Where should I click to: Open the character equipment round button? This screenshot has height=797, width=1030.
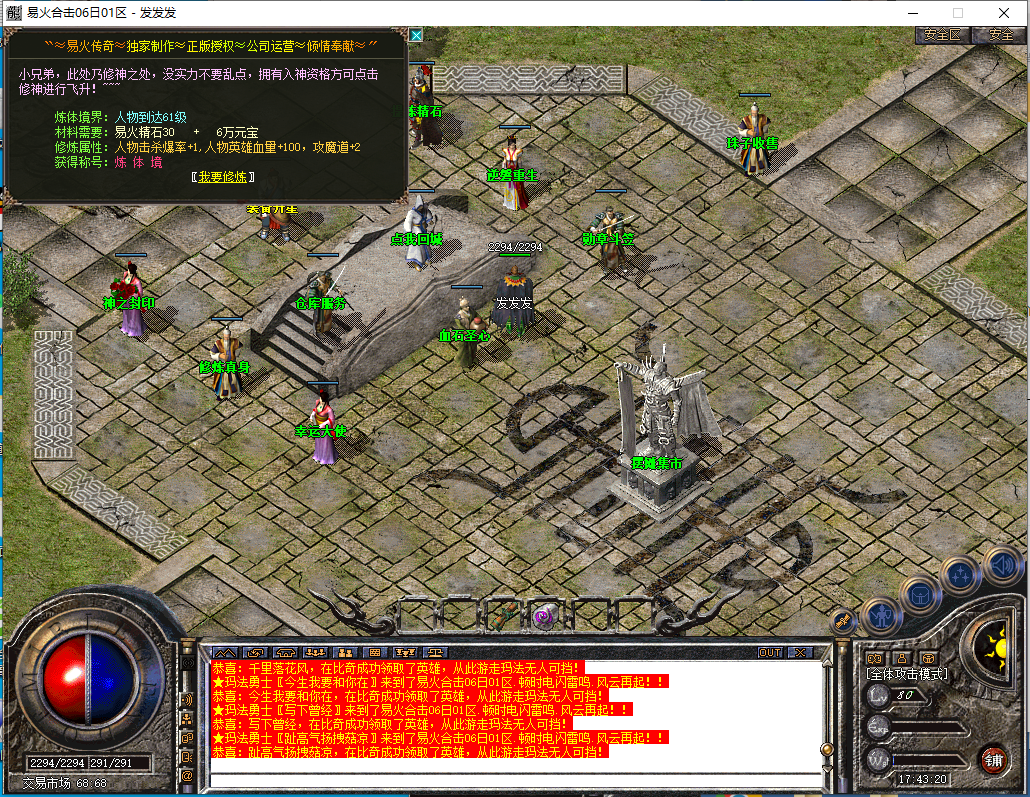pos(882,614)
